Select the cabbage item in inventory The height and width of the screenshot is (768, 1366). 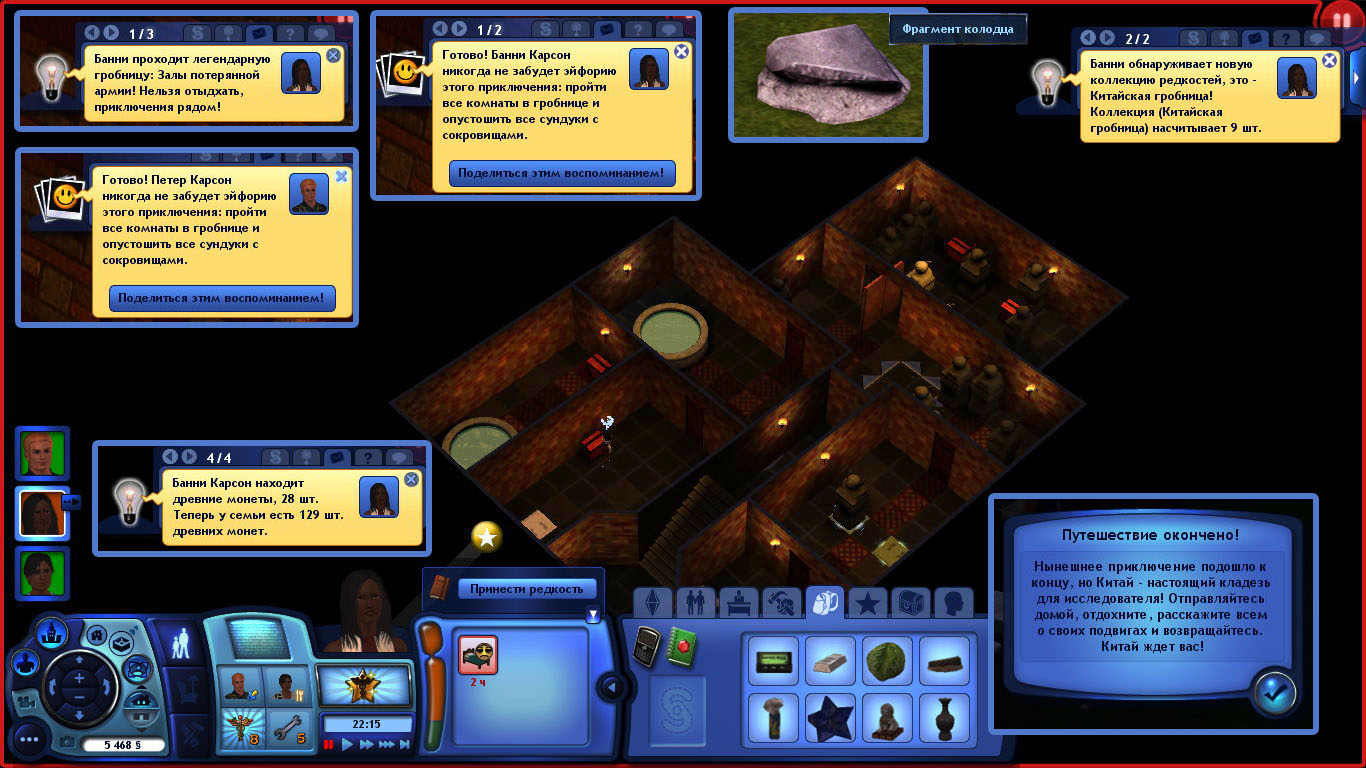887,662
